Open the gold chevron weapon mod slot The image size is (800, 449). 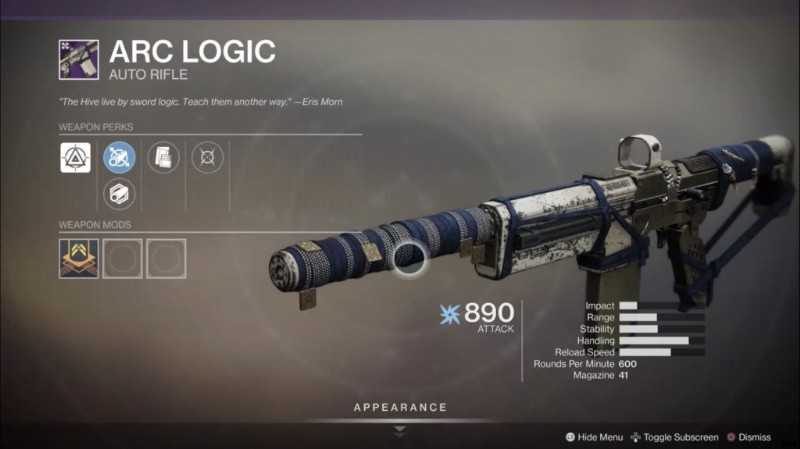click(x=79, y=258)
